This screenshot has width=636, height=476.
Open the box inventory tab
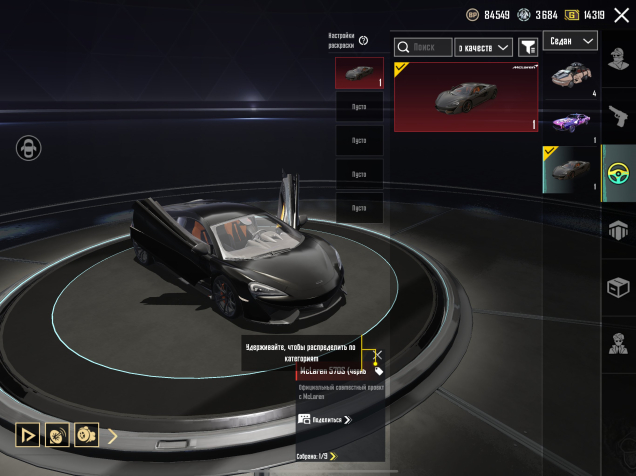pyautogui.click(x=618, y=288)
